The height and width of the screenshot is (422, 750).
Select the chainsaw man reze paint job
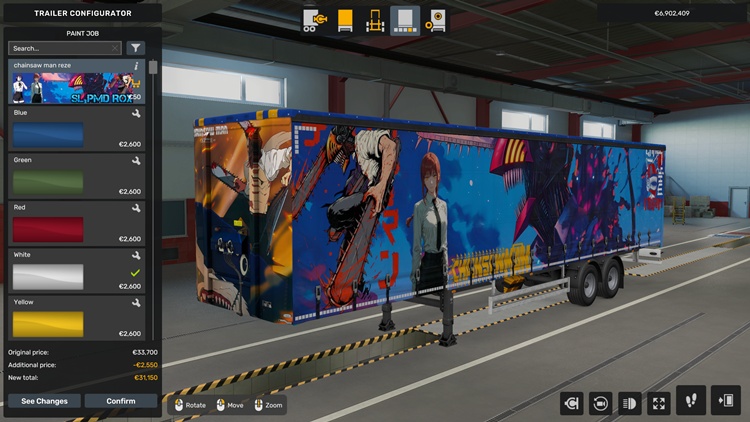click(x=77, y=86)
